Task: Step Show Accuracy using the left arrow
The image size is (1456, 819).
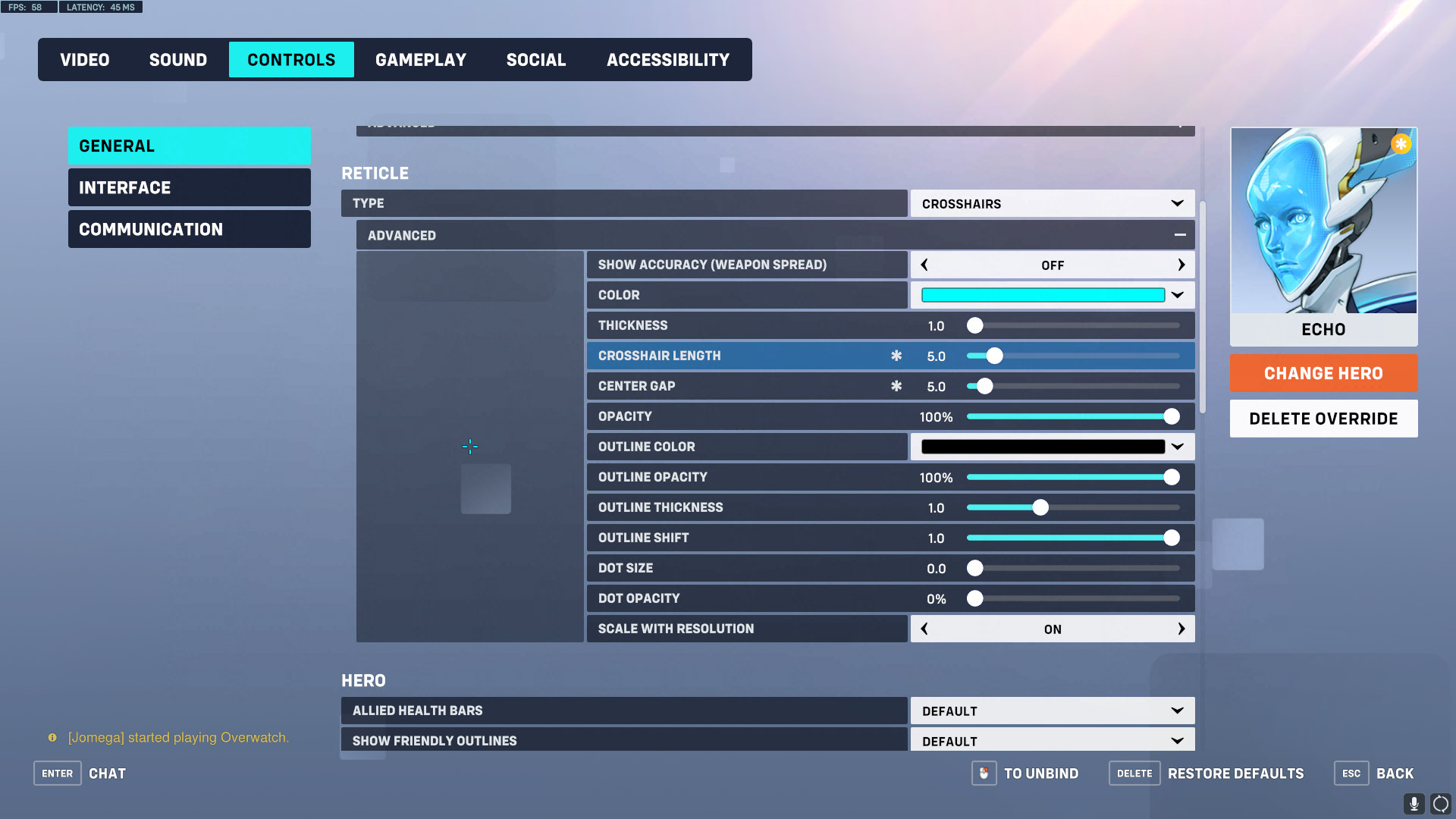Action: pyautogui.click(x=924, y=265)
